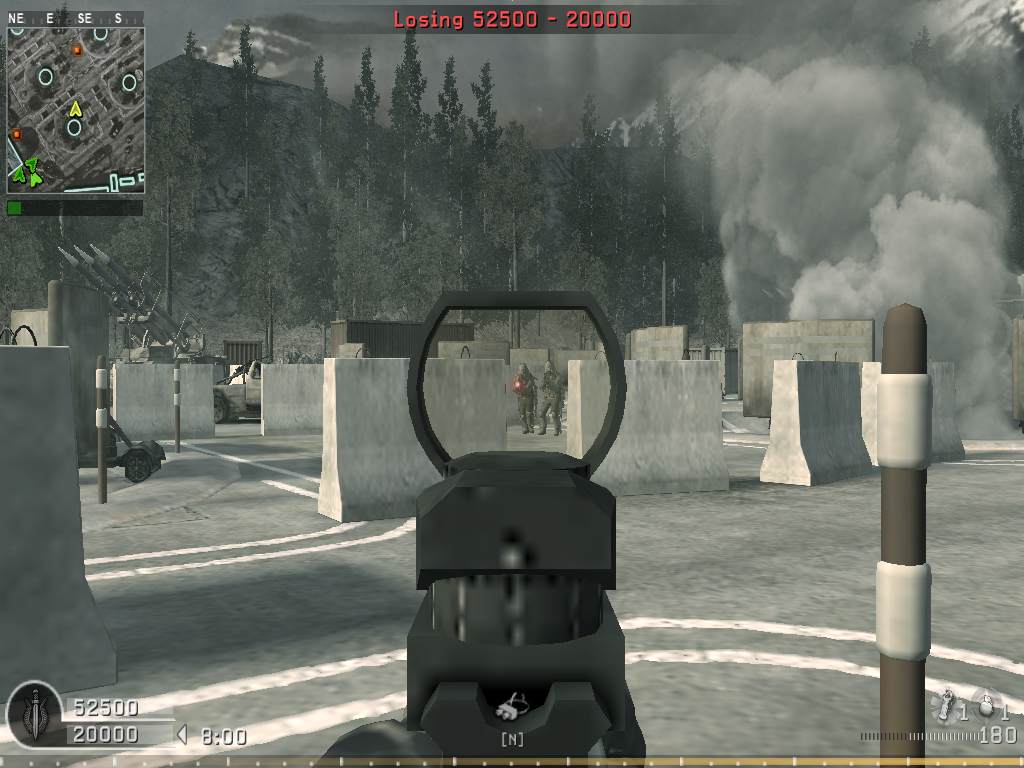Open the minimap overview
The height and width of the screenshot is (768, 1024).
click(x=76, y=108)
